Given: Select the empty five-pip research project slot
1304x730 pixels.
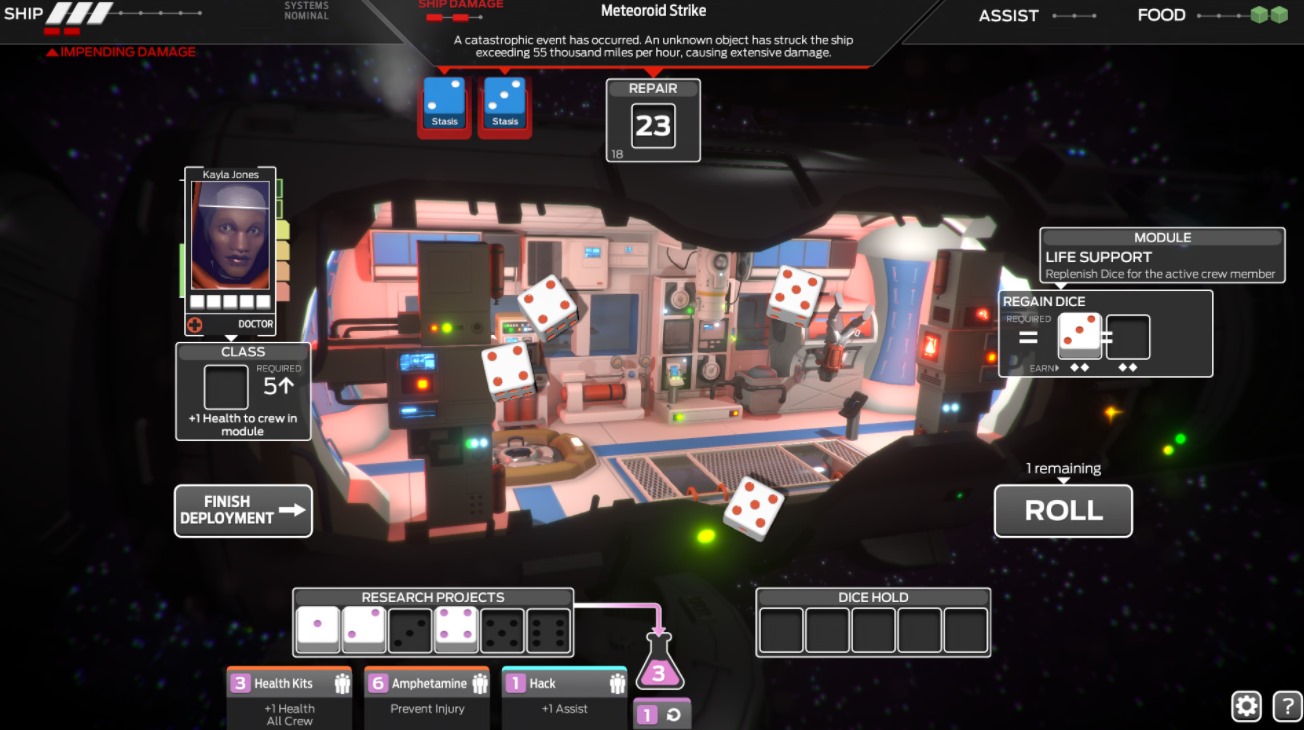Looking at the screenshot, I should click(502, 630).
